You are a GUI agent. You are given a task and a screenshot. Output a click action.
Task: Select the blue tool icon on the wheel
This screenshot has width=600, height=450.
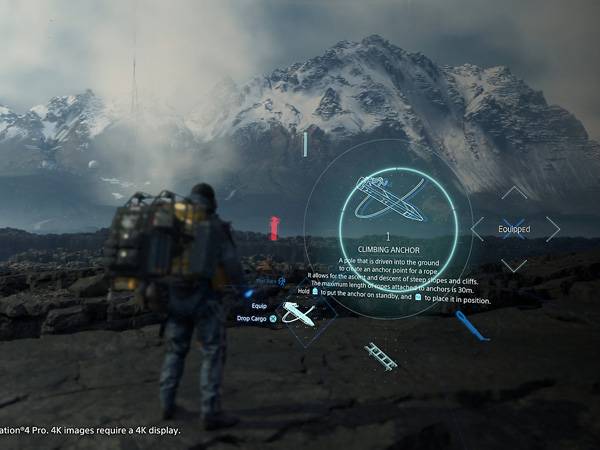[472, 325]
